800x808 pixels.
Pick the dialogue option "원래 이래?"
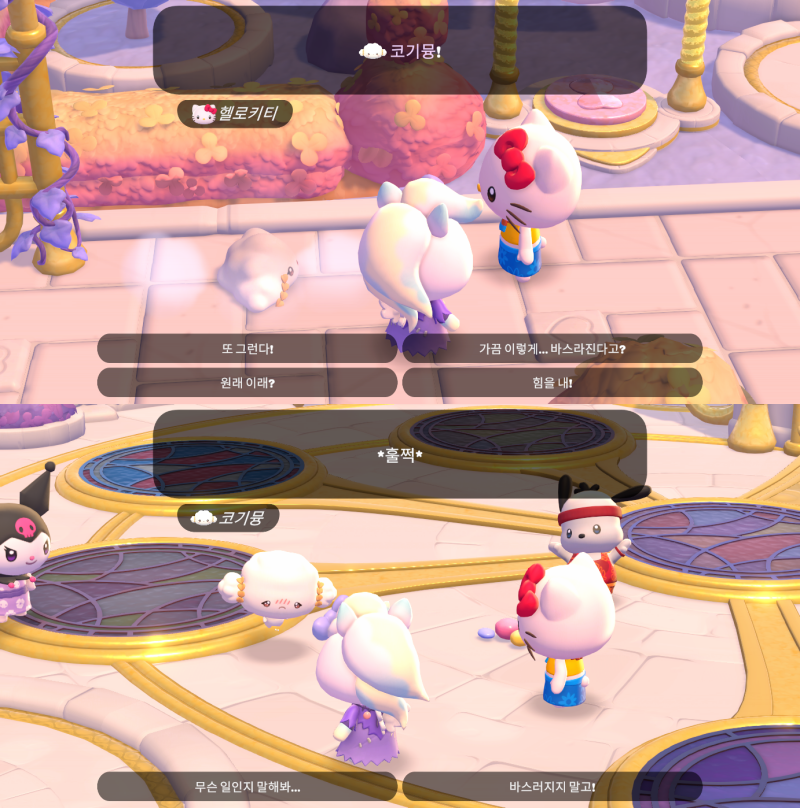coord(247,383)
